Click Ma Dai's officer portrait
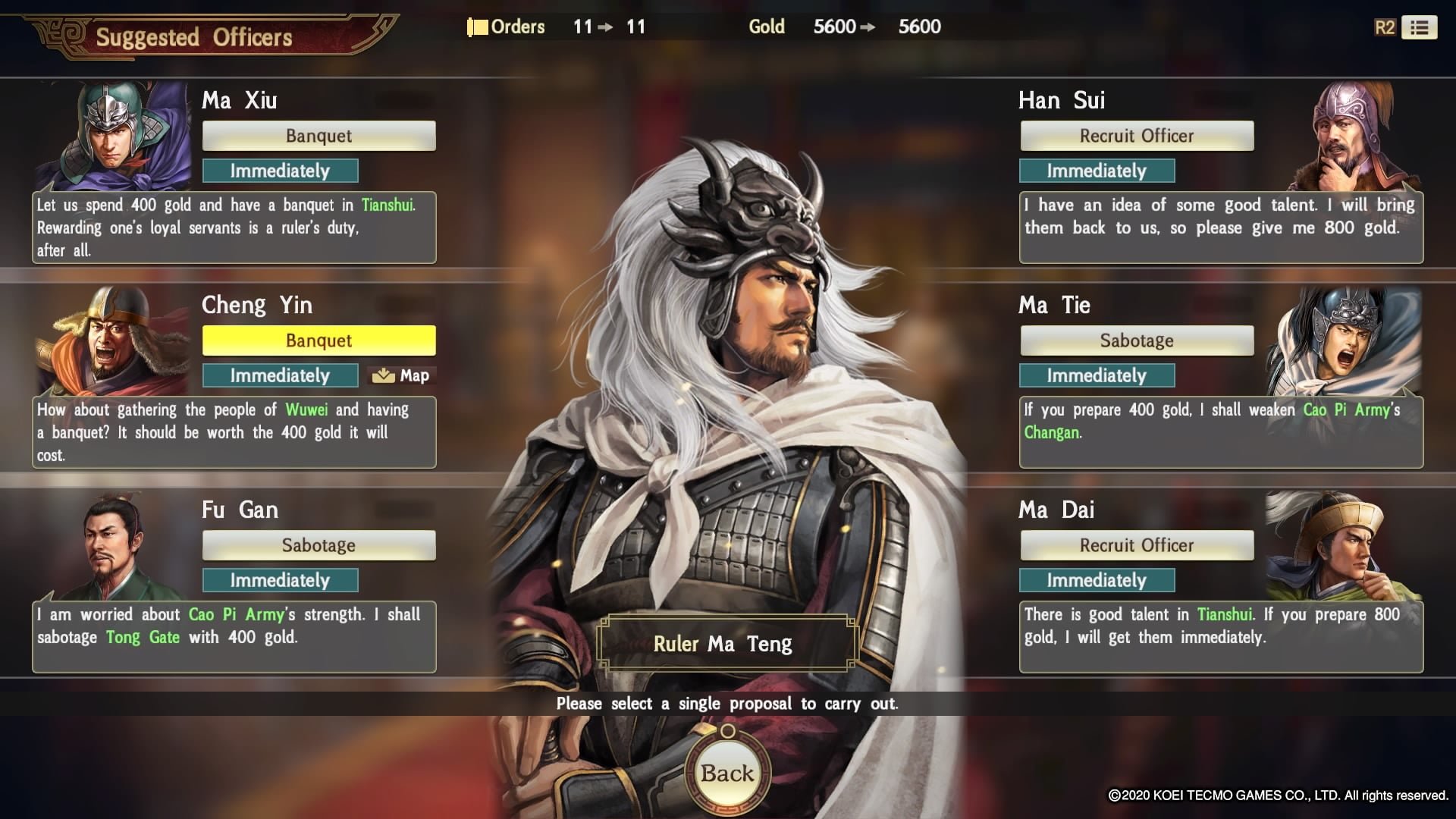 click(1344, 544)
